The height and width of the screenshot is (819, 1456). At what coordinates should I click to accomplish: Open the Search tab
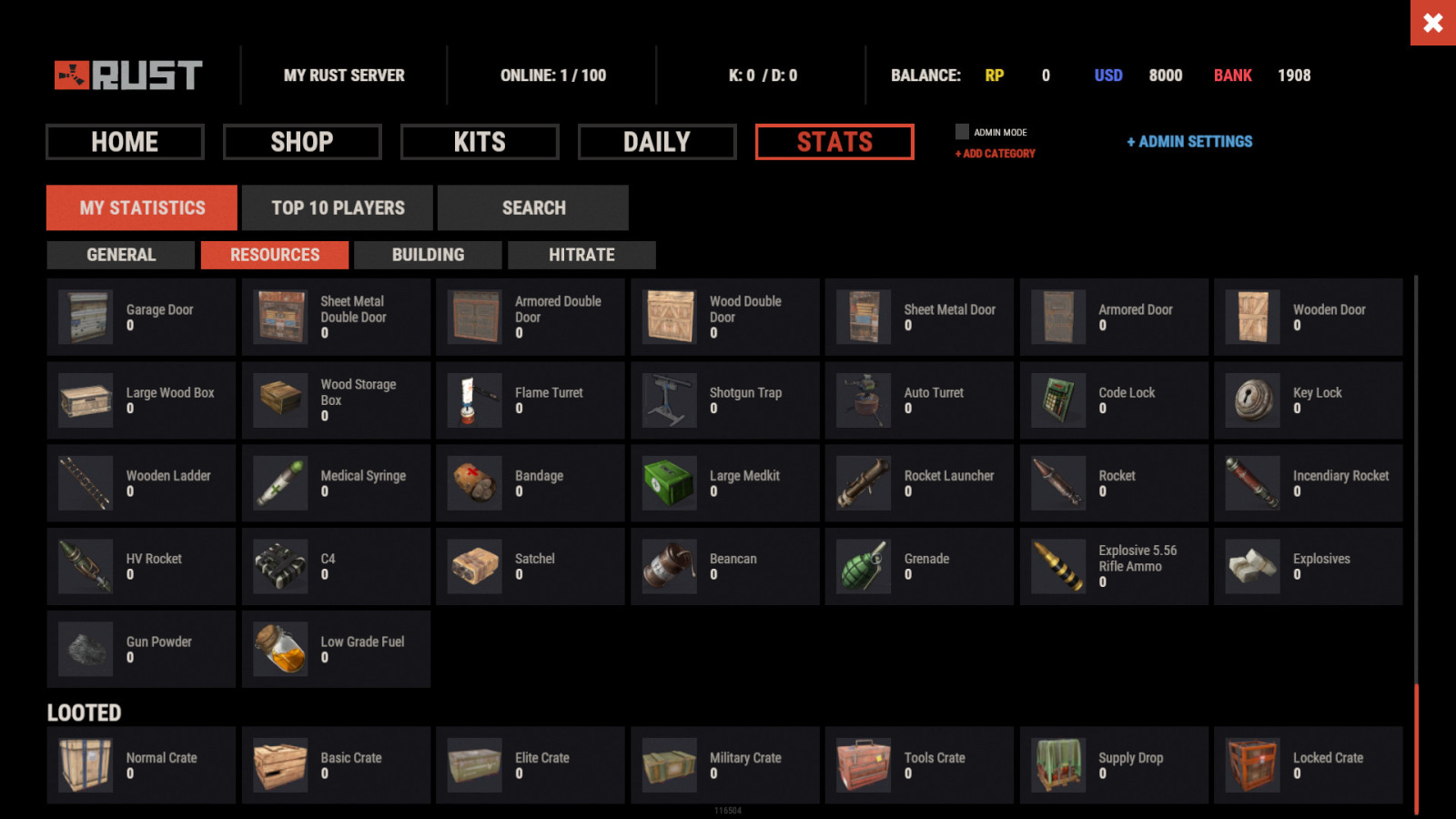click(x=533, y=207)
